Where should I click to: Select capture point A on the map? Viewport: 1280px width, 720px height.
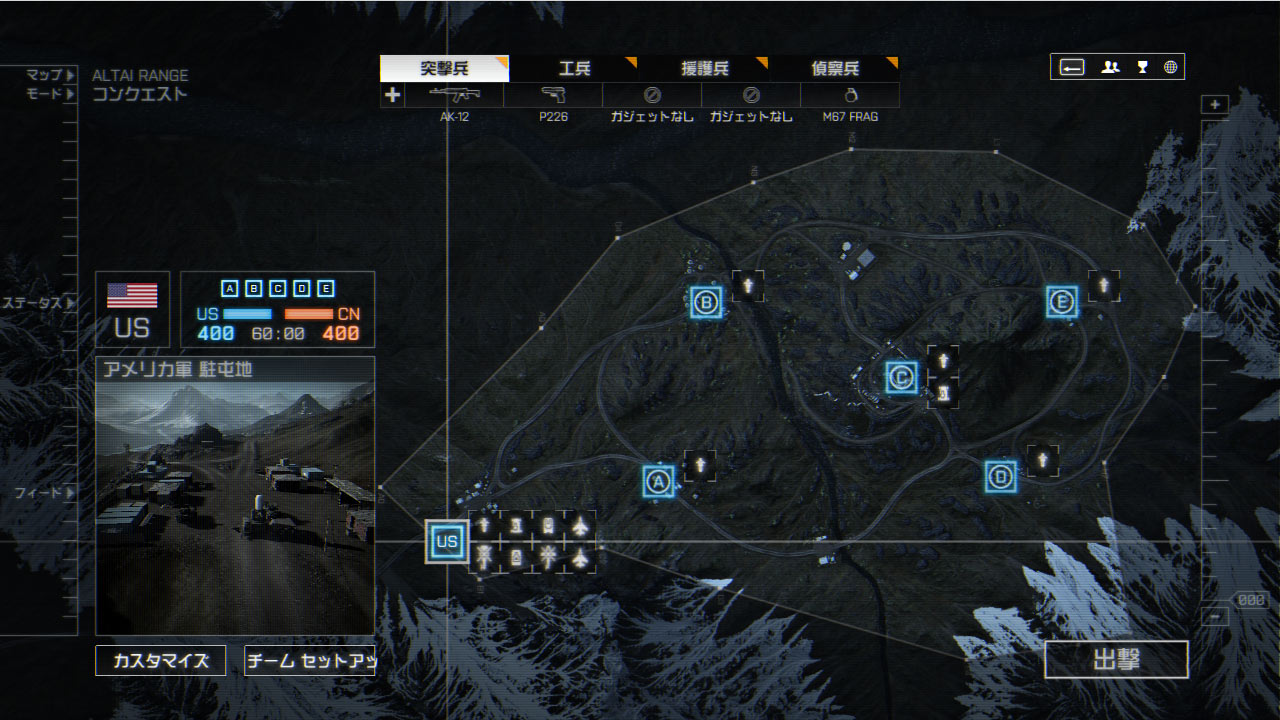point(658,481)
